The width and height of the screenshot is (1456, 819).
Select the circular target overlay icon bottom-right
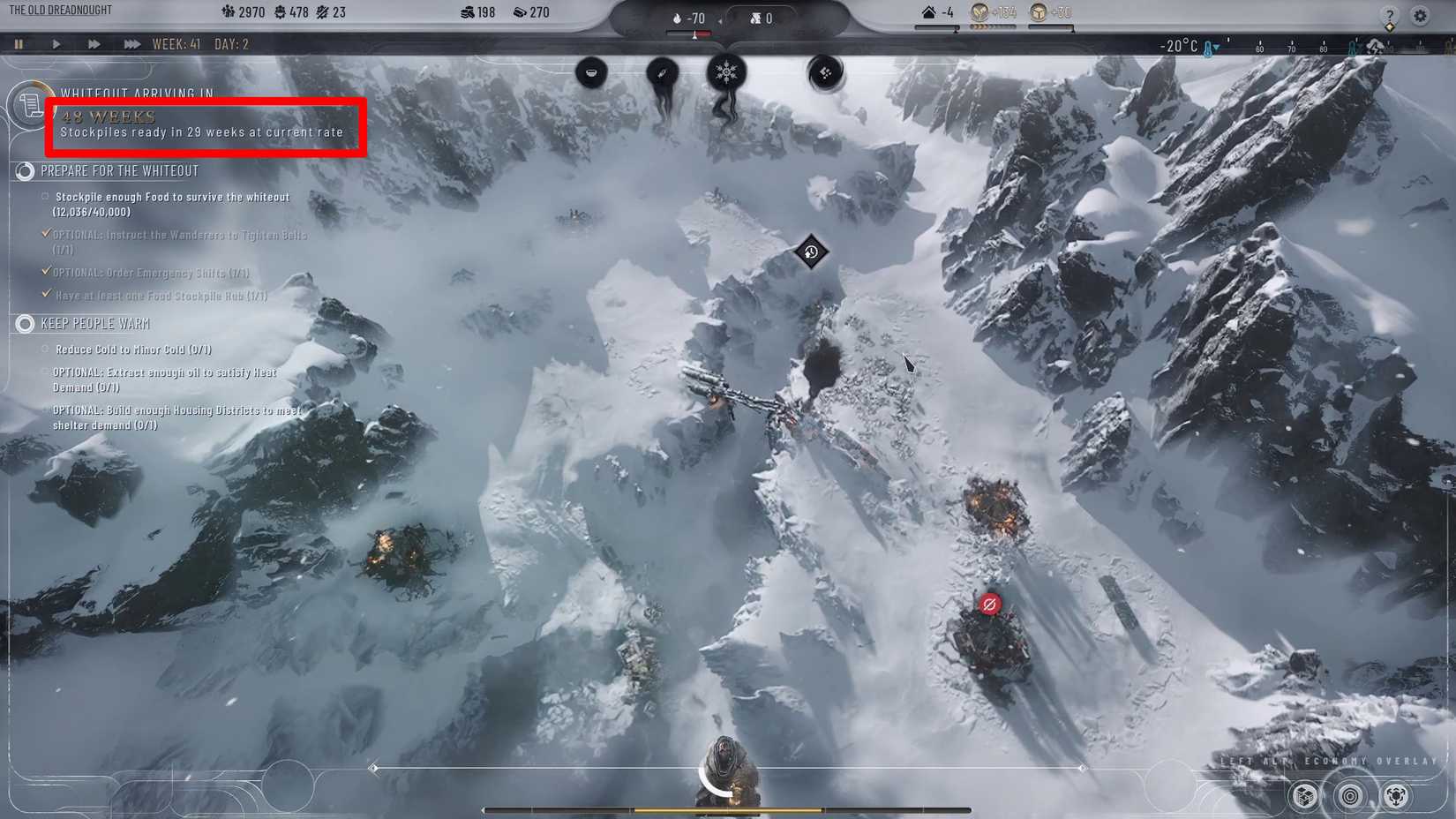coord(1348,794)
